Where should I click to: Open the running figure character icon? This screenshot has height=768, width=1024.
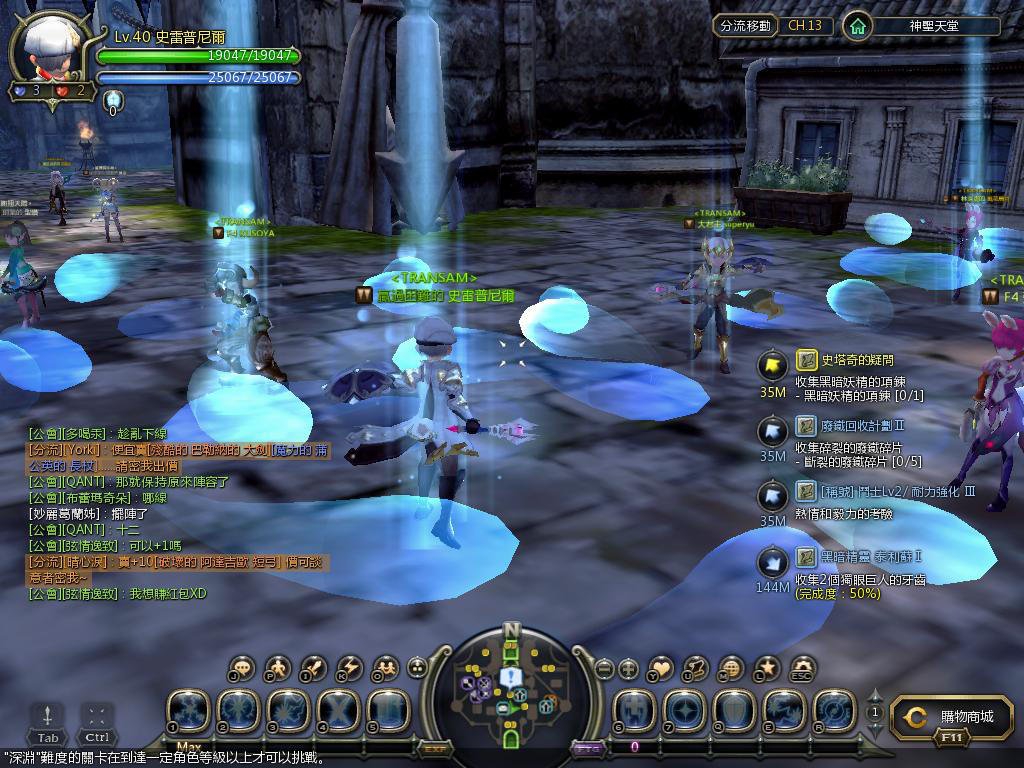pos(278,667)
